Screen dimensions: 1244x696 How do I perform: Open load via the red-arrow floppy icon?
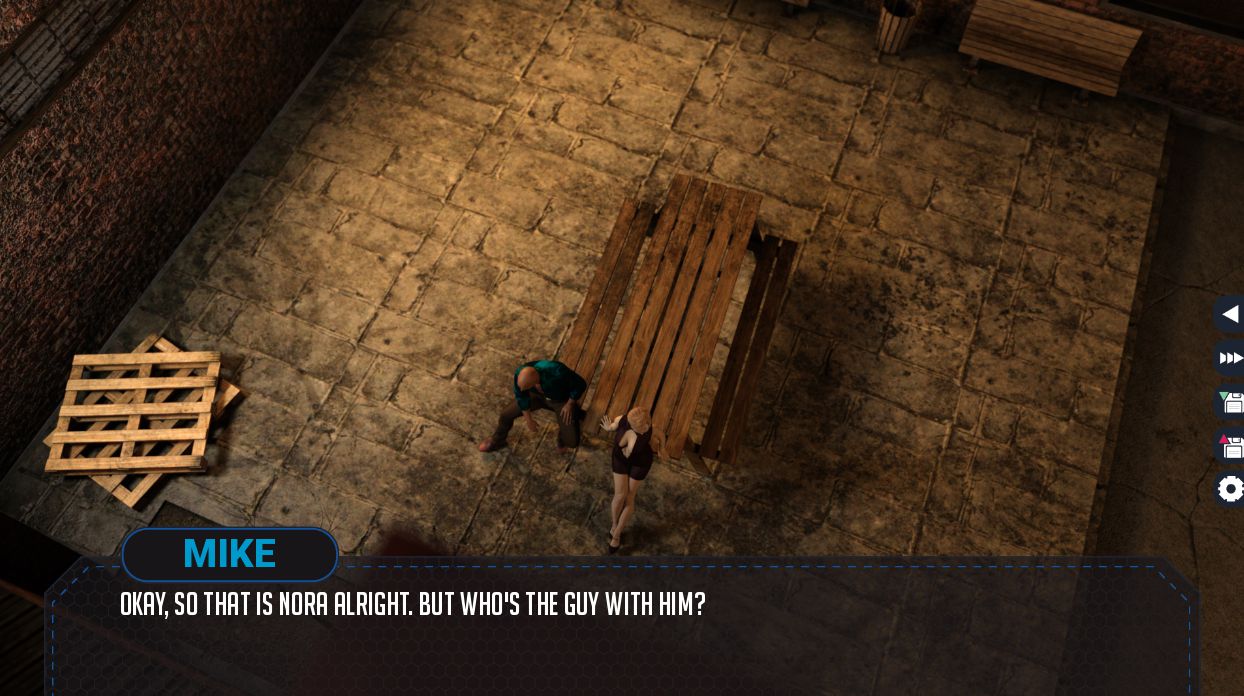click(1231, 445)
